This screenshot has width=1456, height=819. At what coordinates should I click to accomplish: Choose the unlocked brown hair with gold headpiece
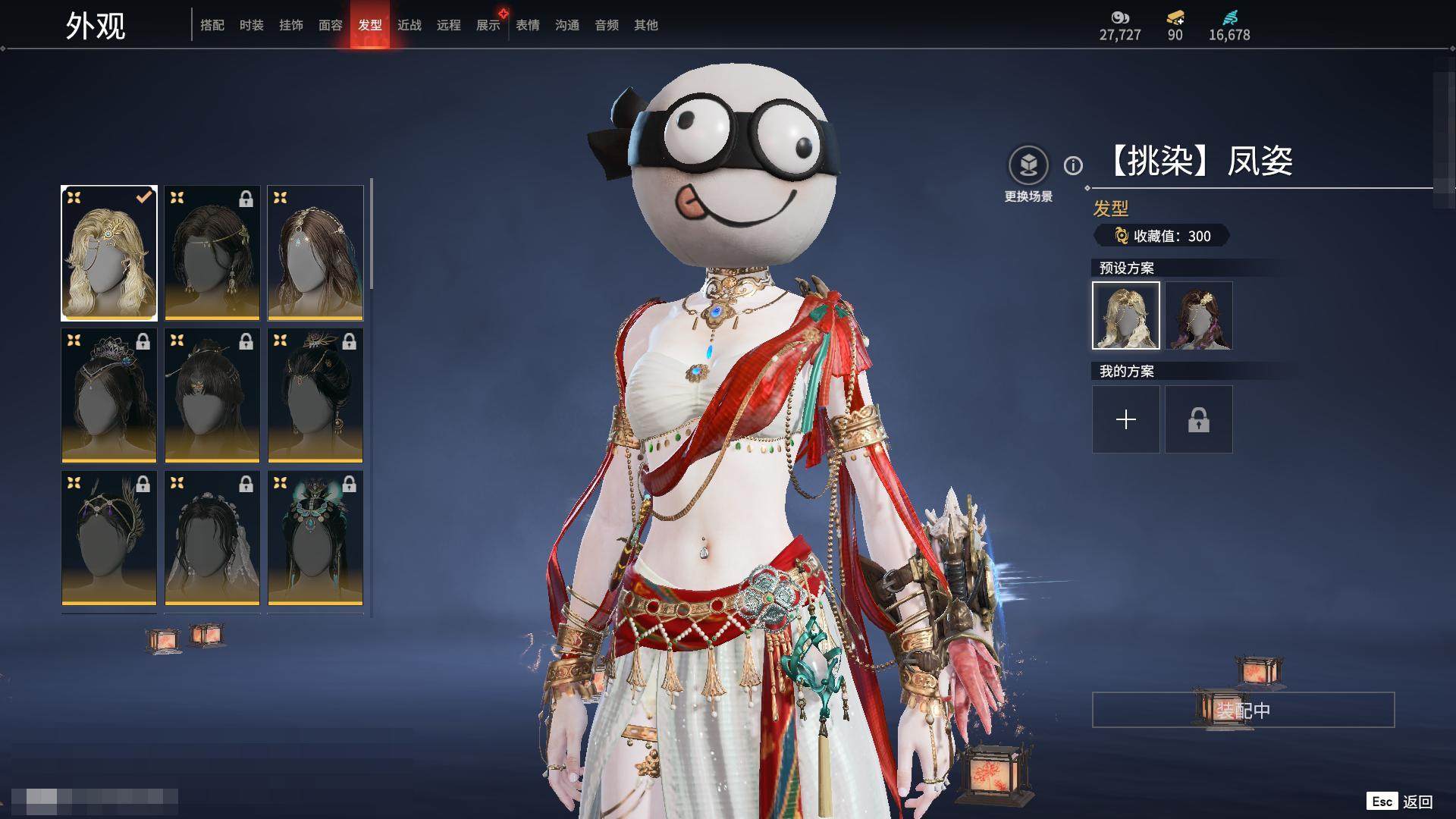click(x=315, y=253)
